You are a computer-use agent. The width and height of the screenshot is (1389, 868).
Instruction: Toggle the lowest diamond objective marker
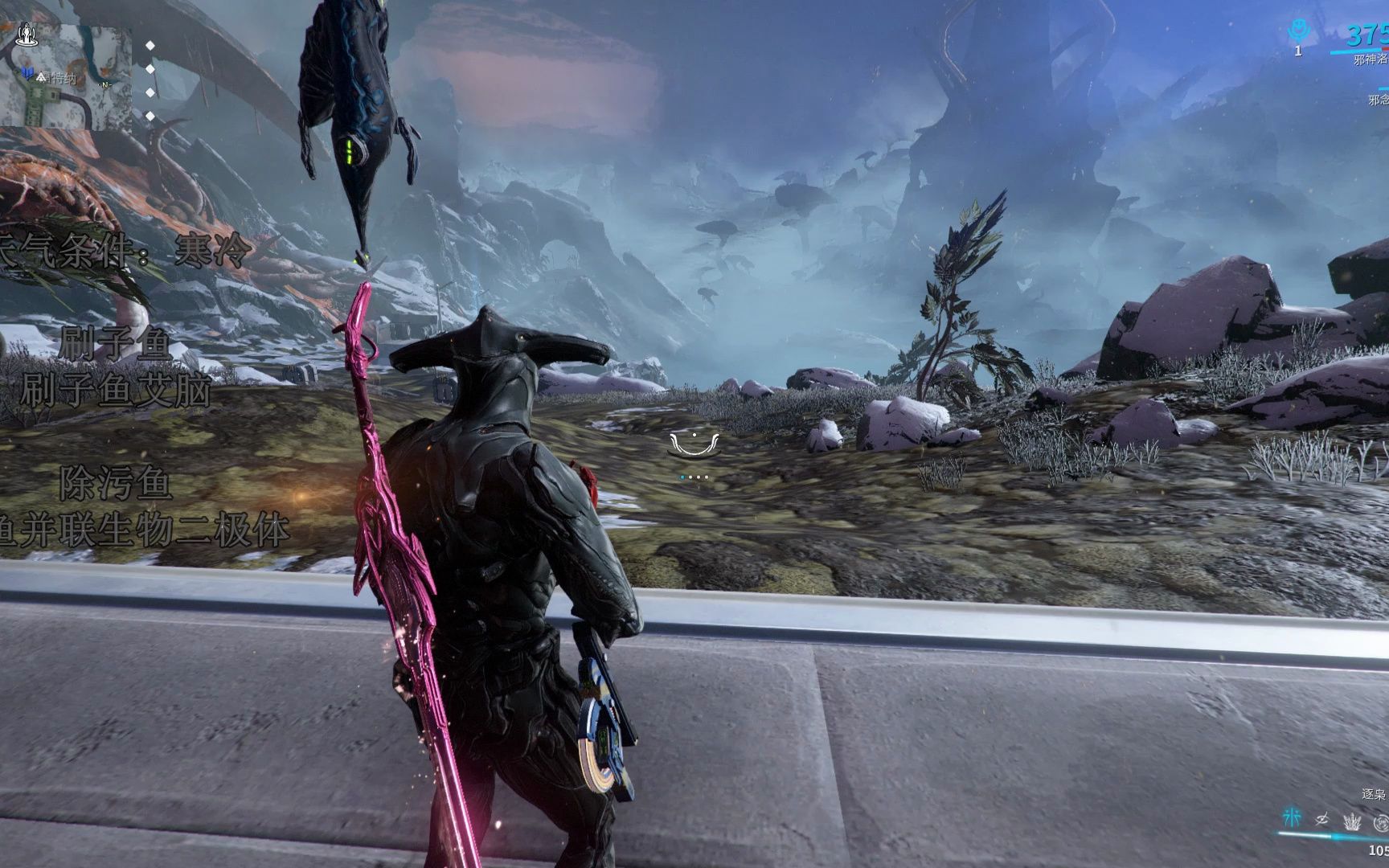click(x=149, y=115)
